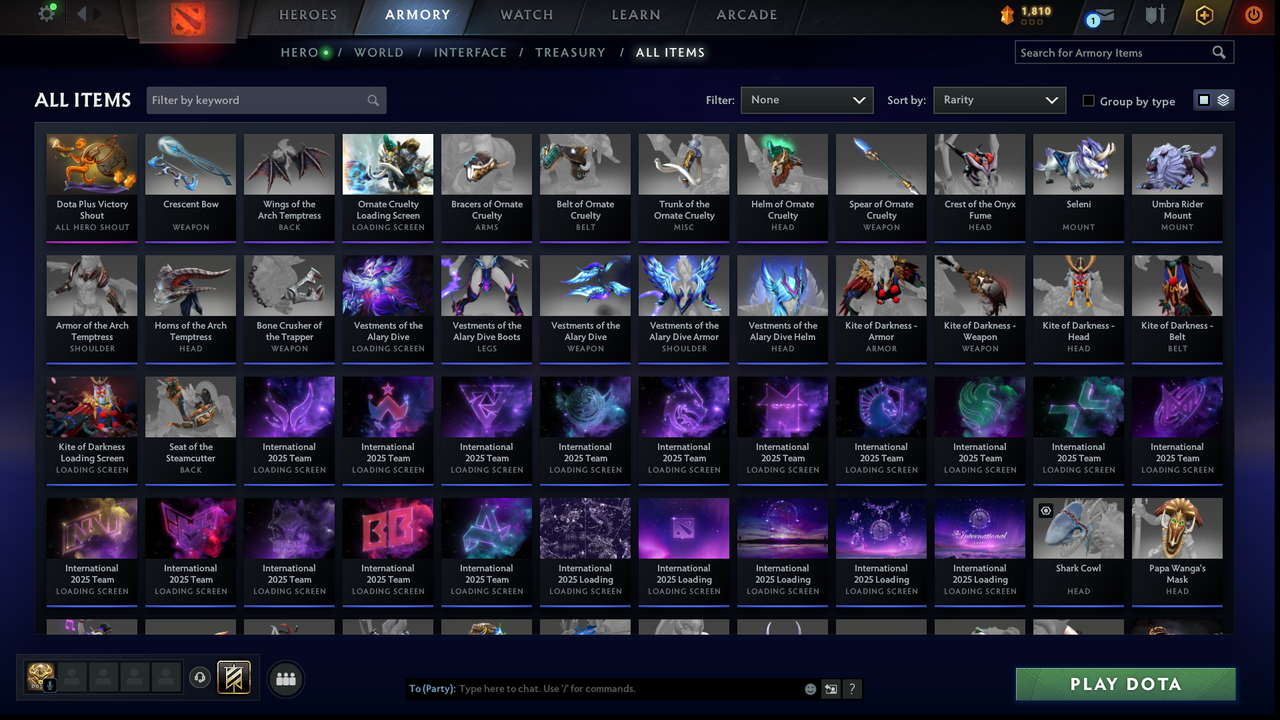Select the Shark Cowl item thumbnail
This screenshot has width=1280, height=720.
pos(1078,527)
